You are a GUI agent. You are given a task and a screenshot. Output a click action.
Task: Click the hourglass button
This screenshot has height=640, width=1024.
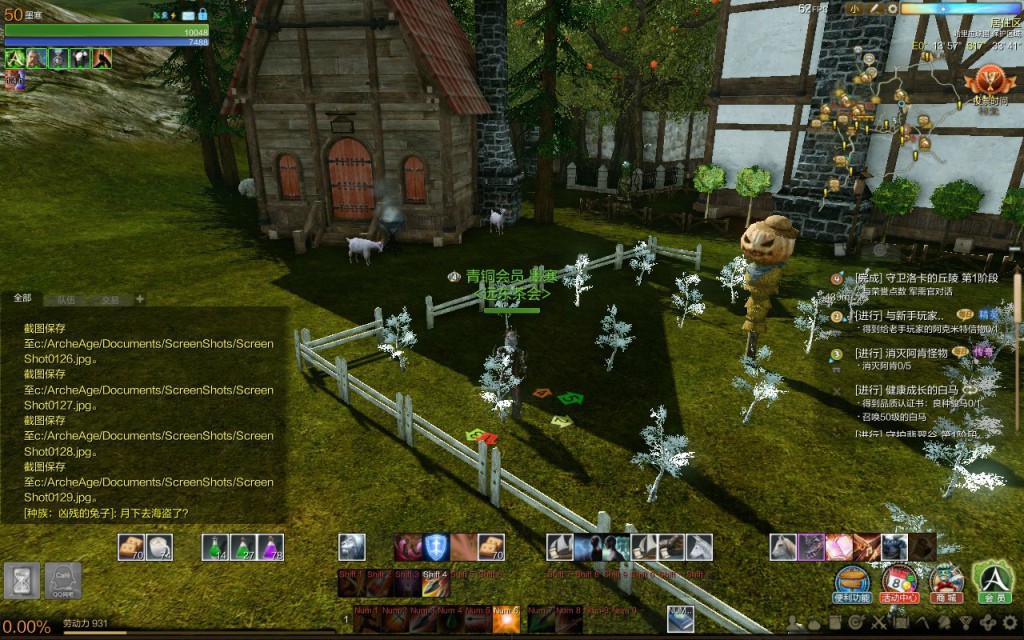click(x=21, y=580)
